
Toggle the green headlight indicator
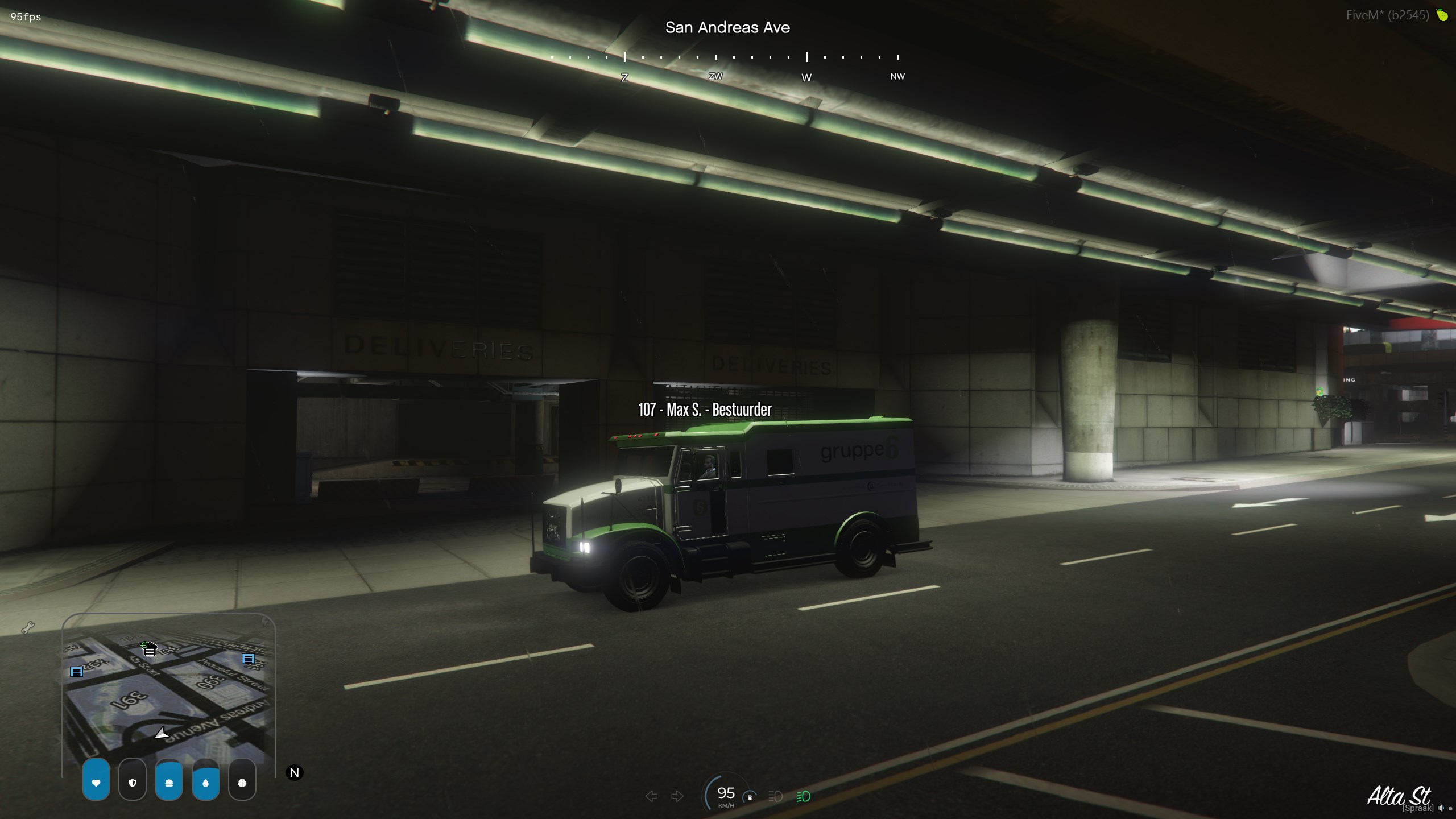(803, 796)
